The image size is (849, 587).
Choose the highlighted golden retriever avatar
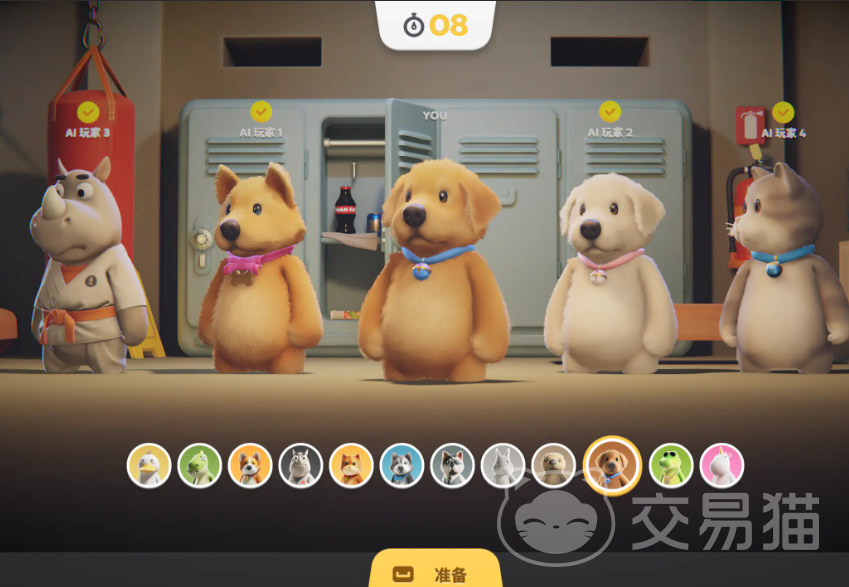(612, 465)
